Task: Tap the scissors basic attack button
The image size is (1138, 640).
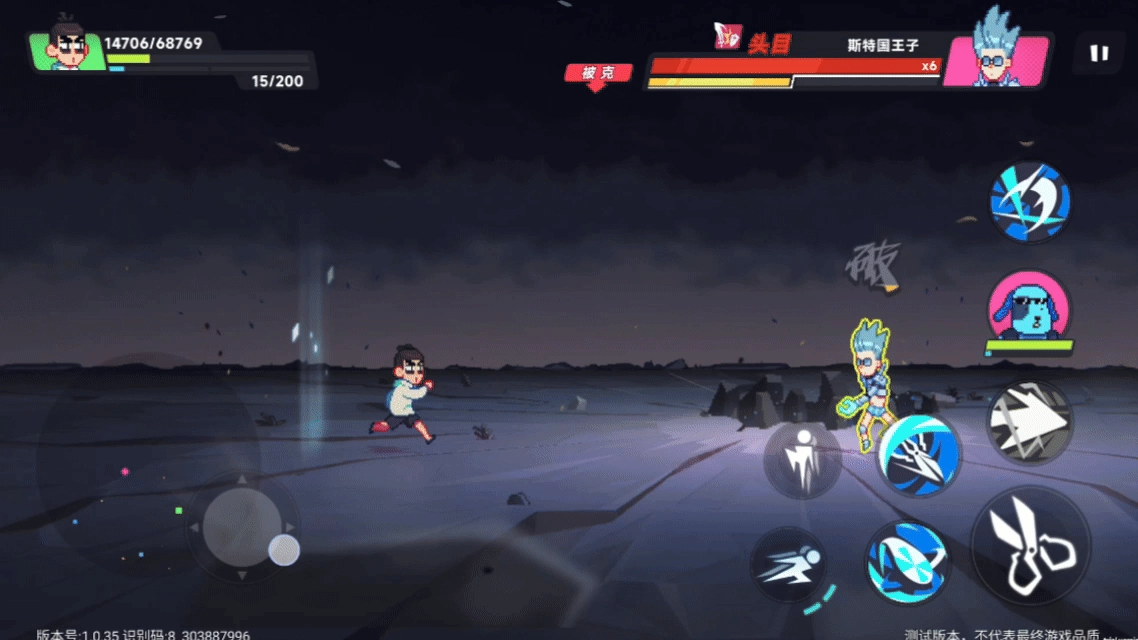Action: point(1030,547)
